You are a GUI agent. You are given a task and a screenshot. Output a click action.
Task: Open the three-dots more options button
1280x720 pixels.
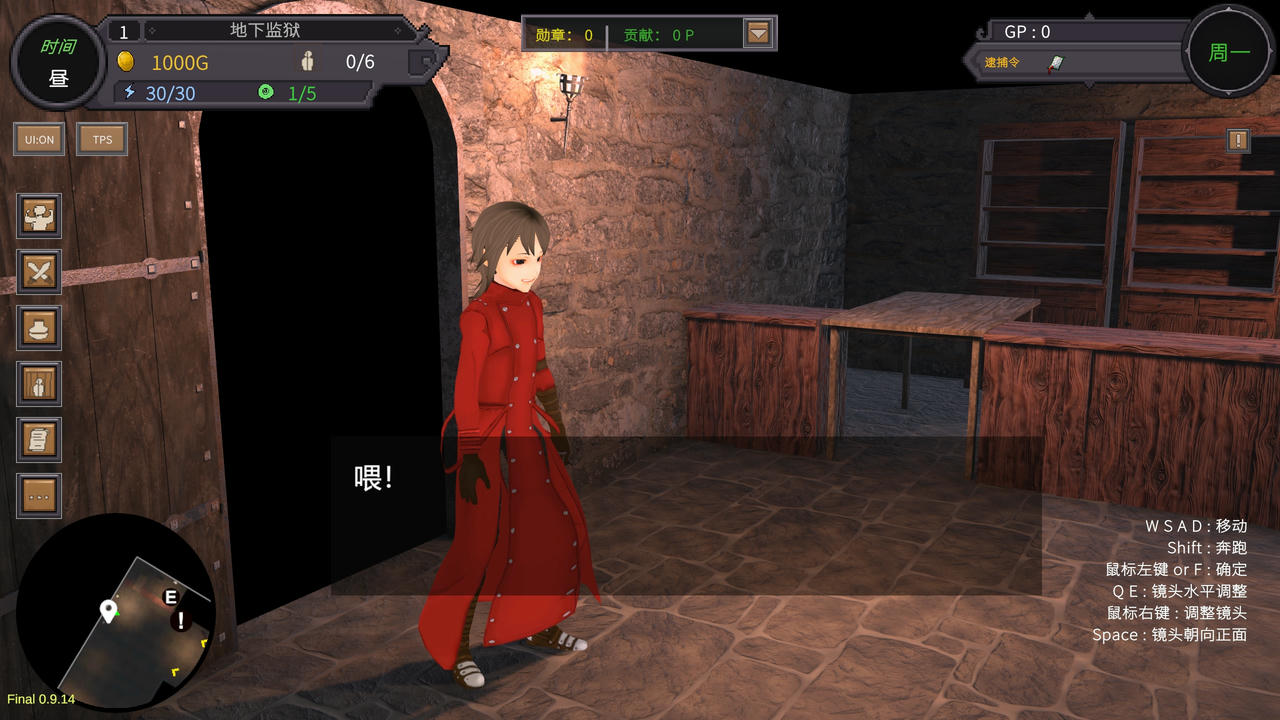(40, 495)
